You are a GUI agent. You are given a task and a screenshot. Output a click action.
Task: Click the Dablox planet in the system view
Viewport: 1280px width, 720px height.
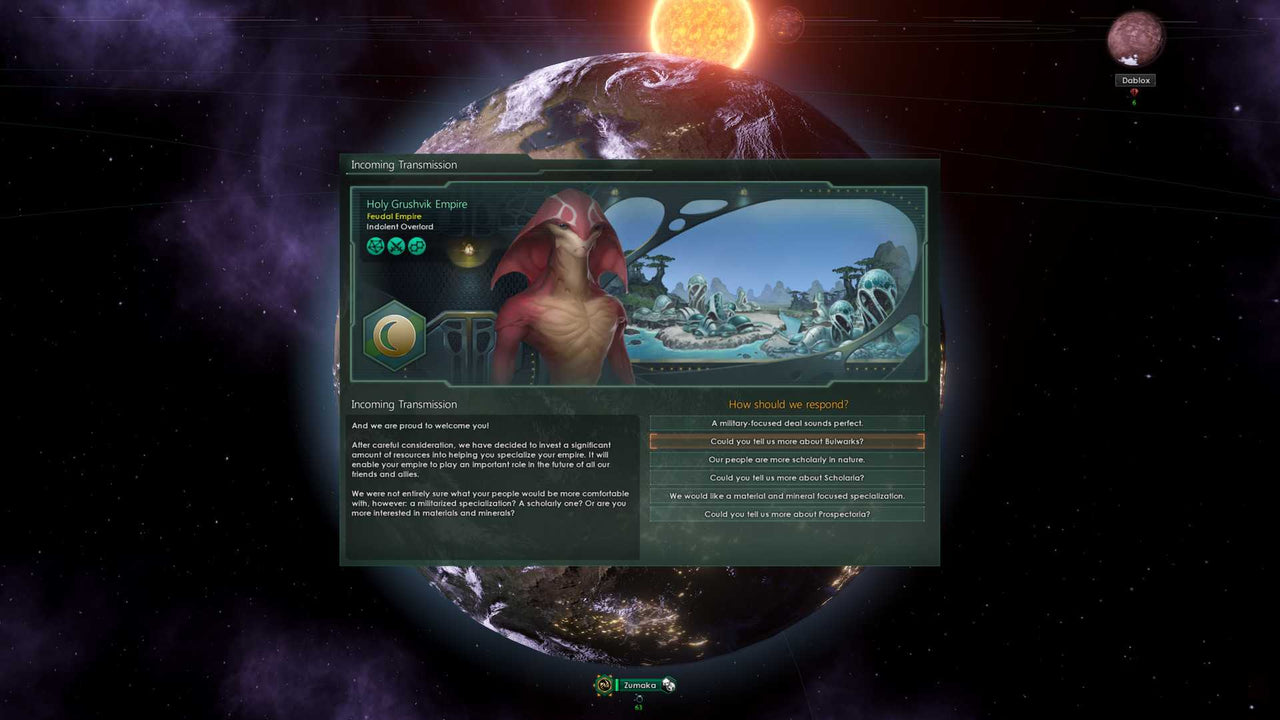coord(1136,38)
